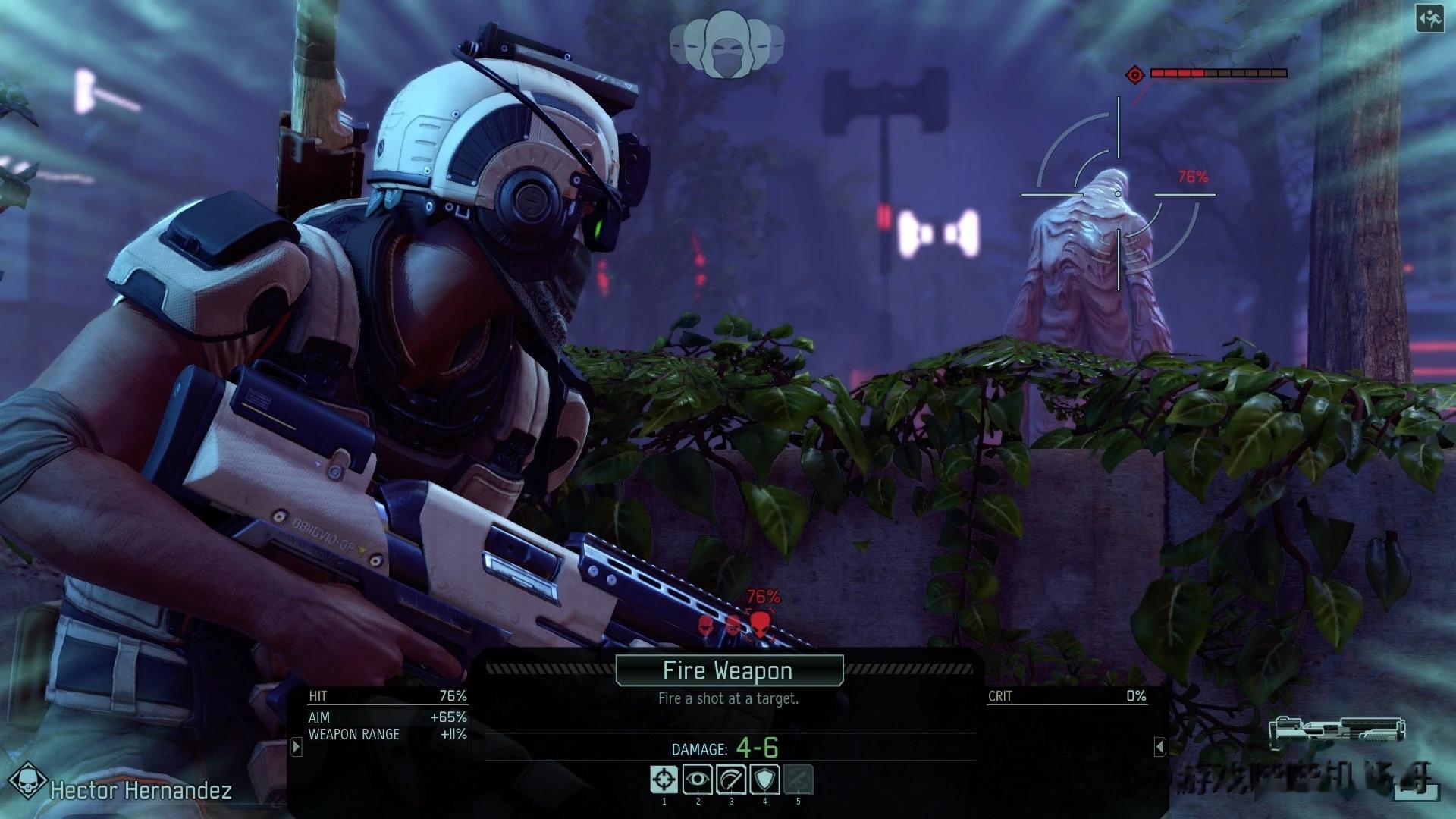Image resolution: width=1456 pixels, height=819 pixels.
Task: Confirm the Fire Weapon shot
Action: click(729, 670)
